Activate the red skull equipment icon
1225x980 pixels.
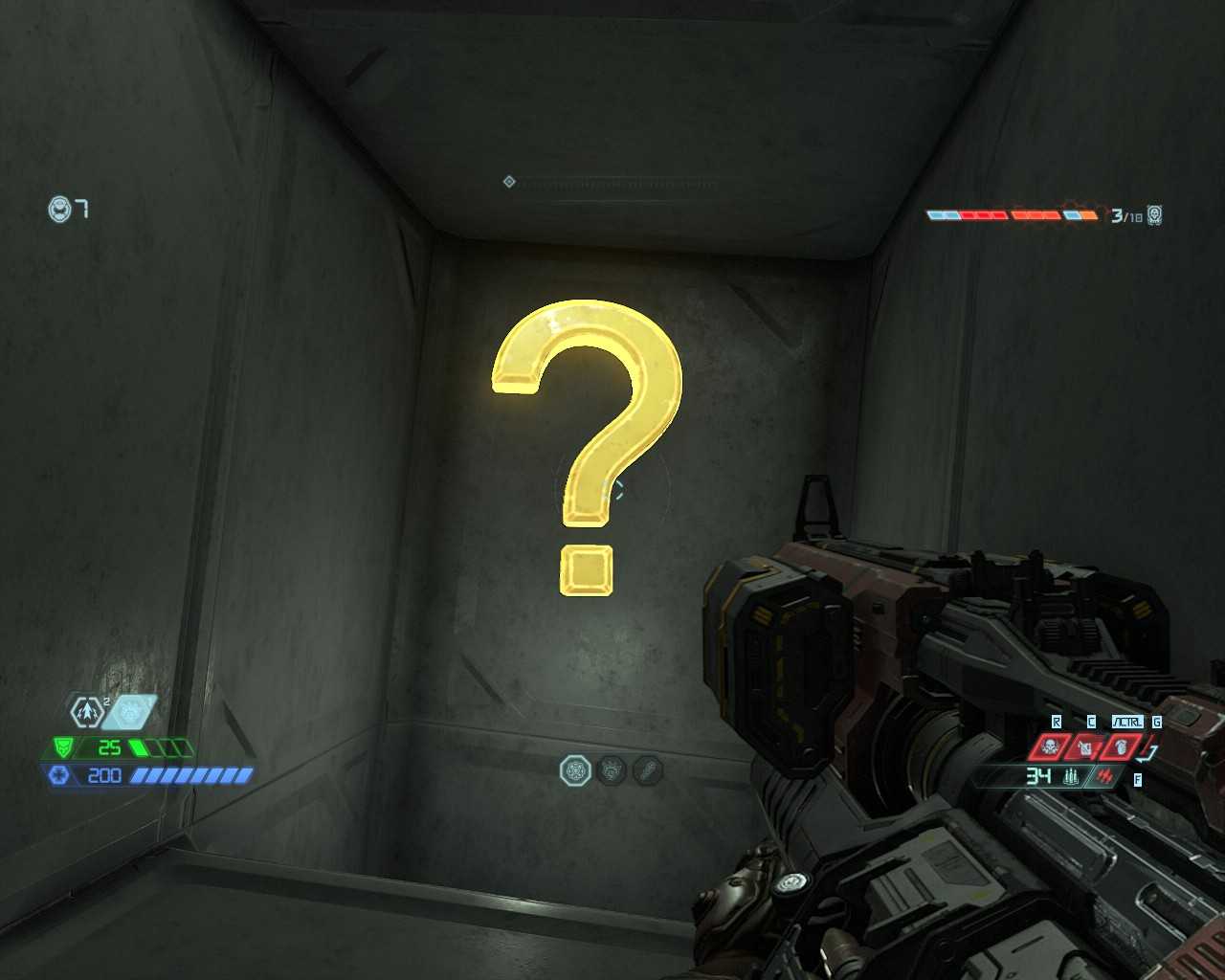pyautogui.click(x=1050, y=746)
